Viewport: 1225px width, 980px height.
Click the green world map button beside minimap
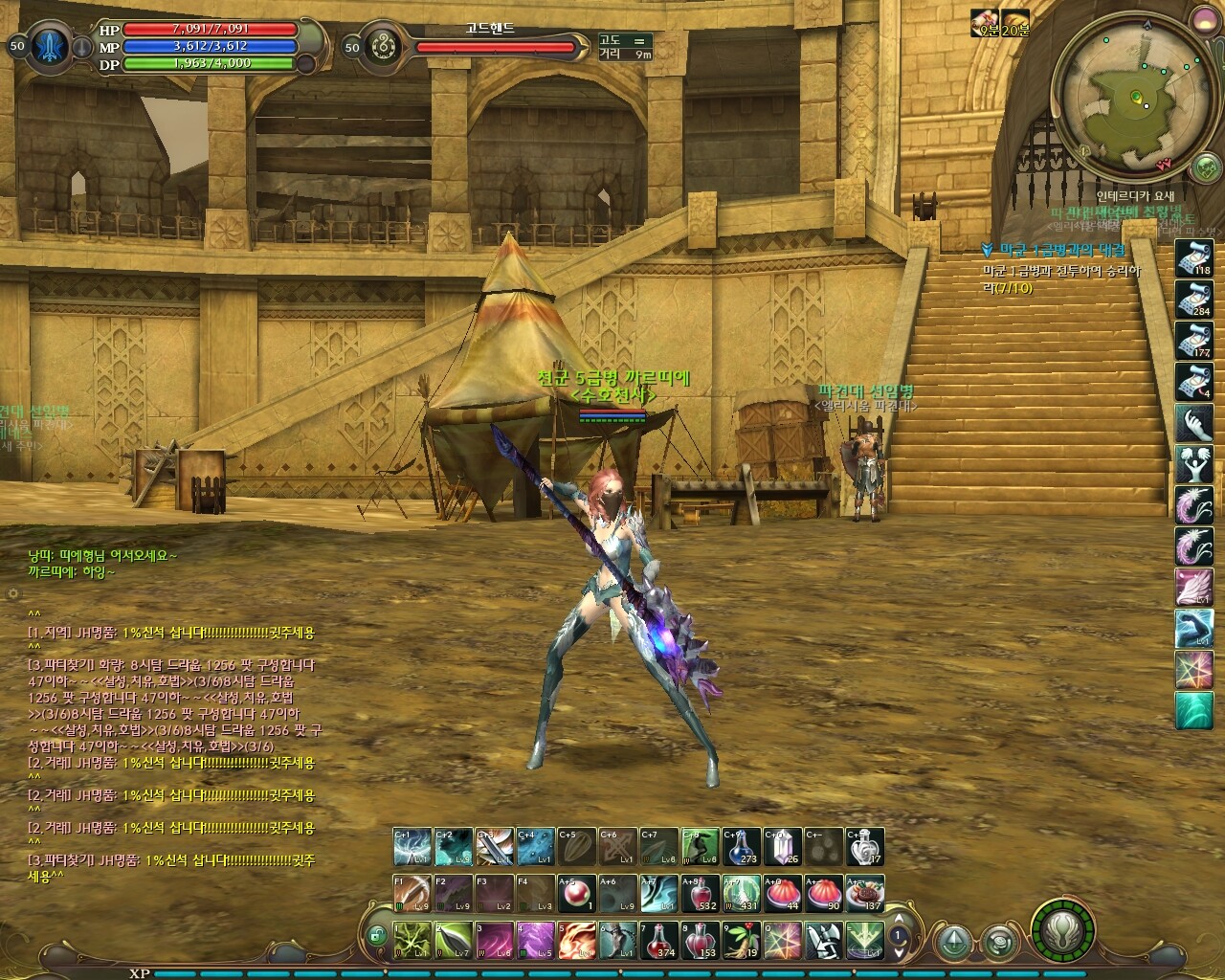[x=1205, y=169]
